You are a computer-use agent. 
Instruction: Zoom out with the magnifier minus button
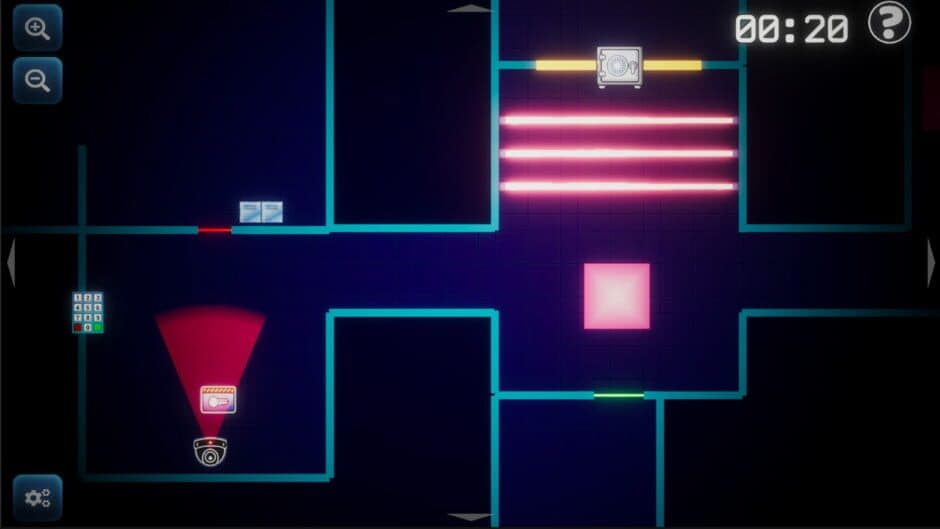point(38,81)
